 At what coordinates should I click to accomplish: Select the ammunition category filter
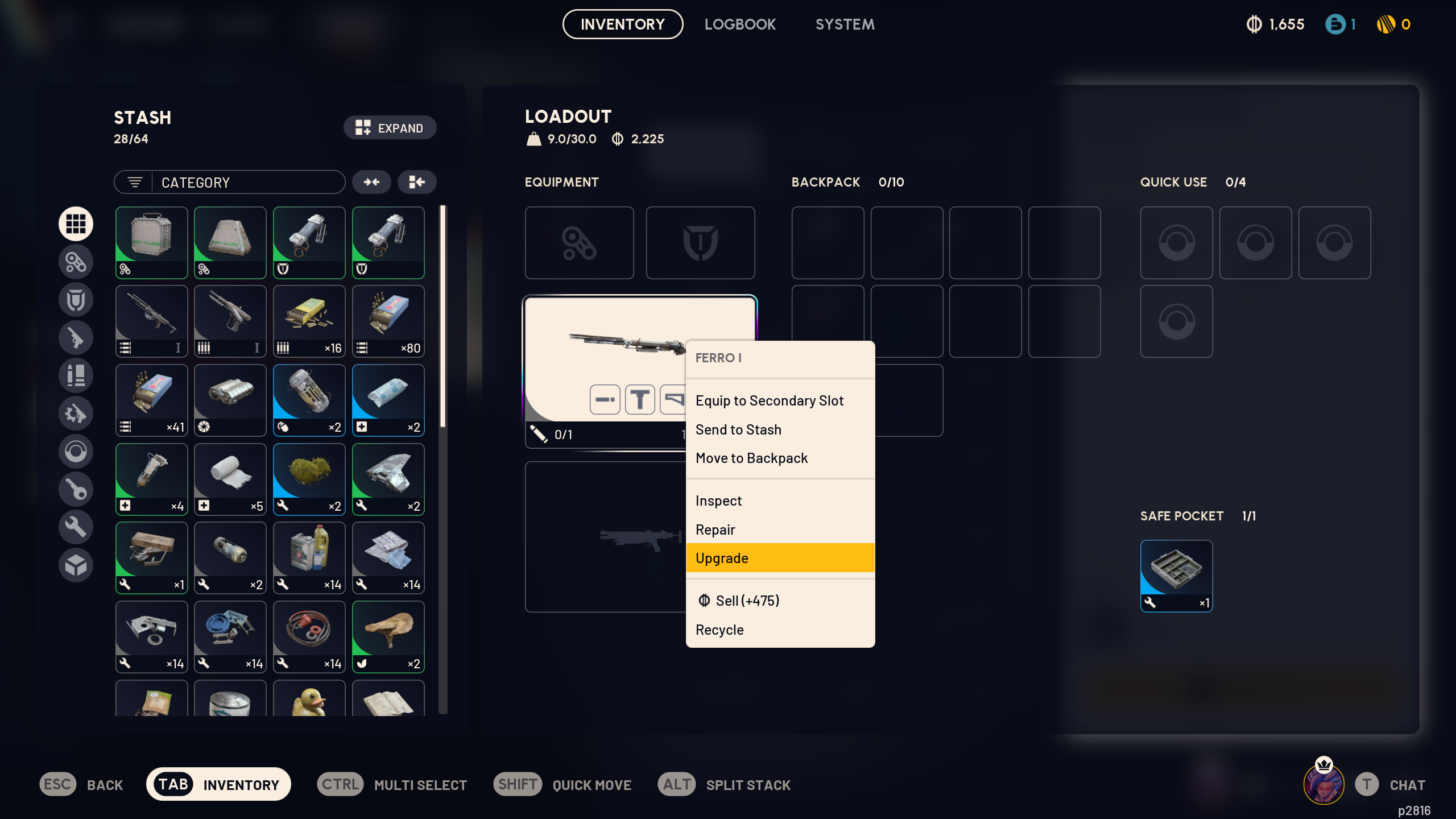tap(76, 375)
